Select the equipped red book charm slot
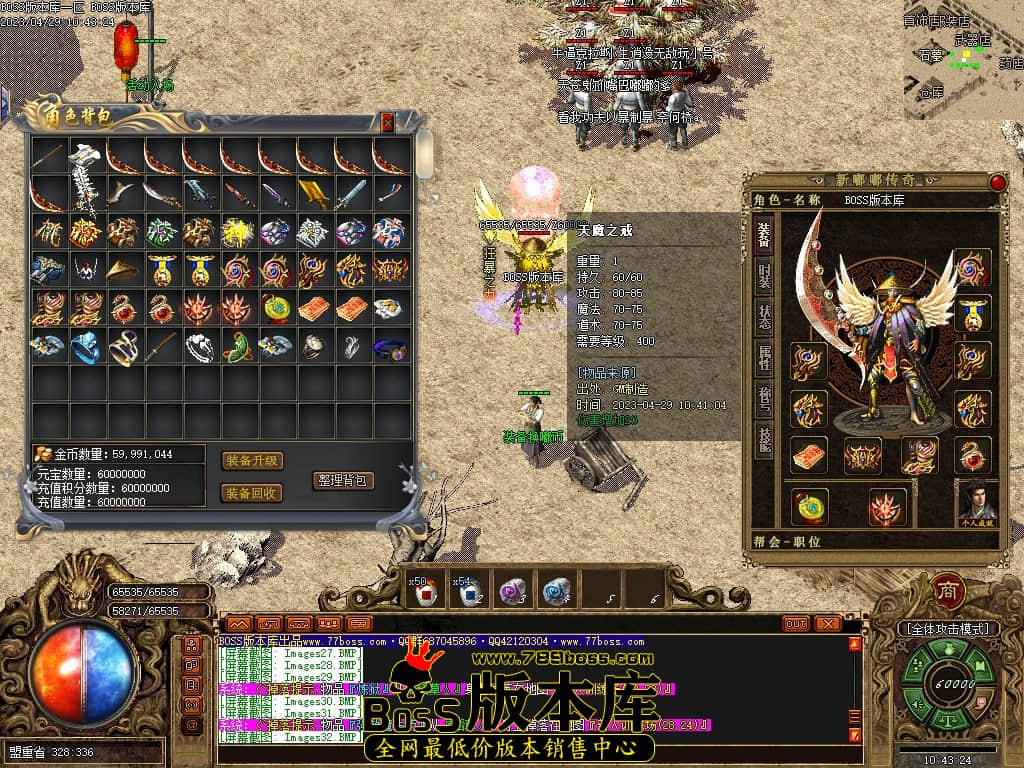Viewport: 1024px width, 768px height. 809,455
